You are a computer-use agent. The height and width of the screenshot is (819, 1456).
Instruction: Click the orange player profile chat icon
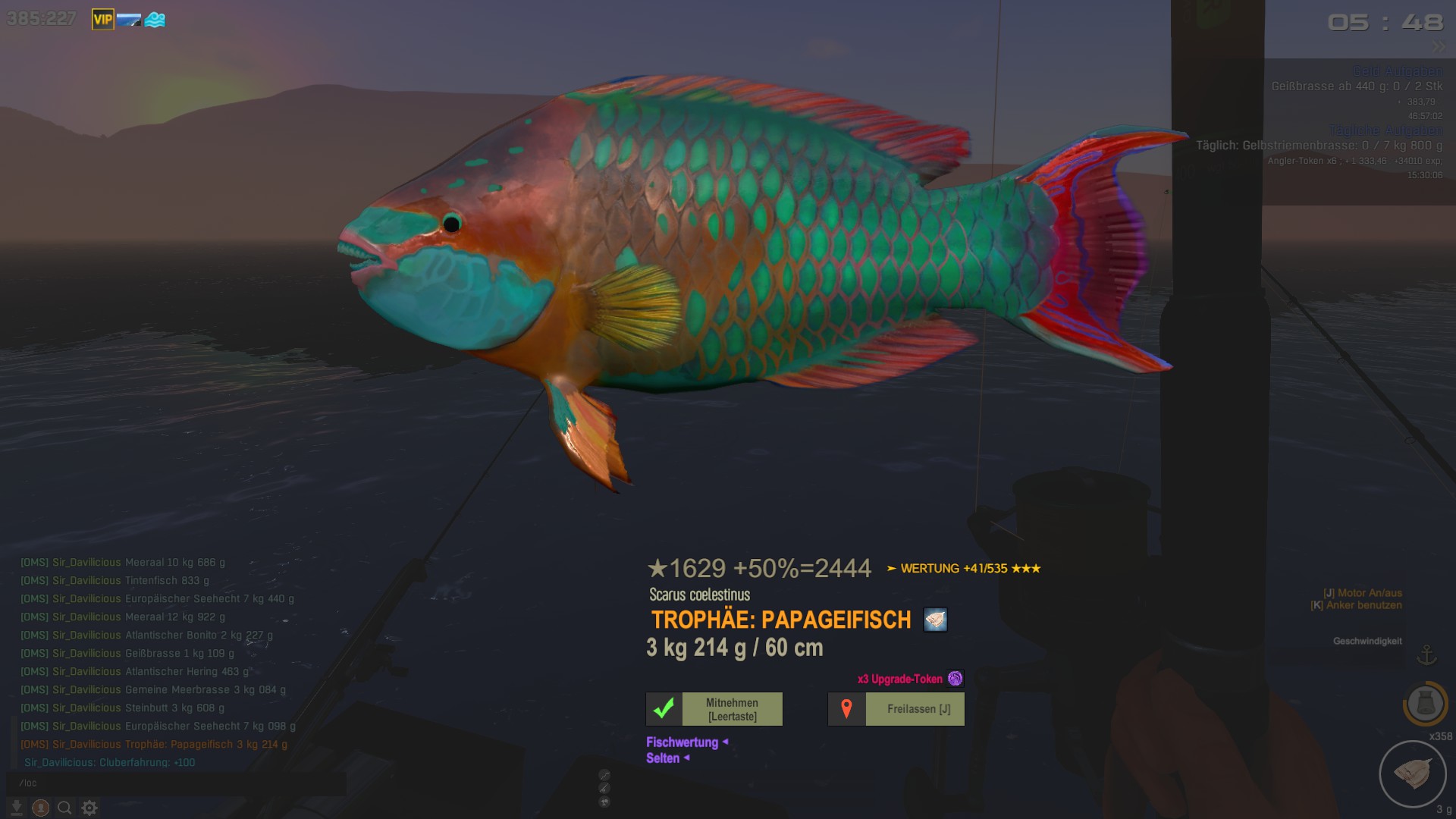pyautogui.click(x=41, y=808)
